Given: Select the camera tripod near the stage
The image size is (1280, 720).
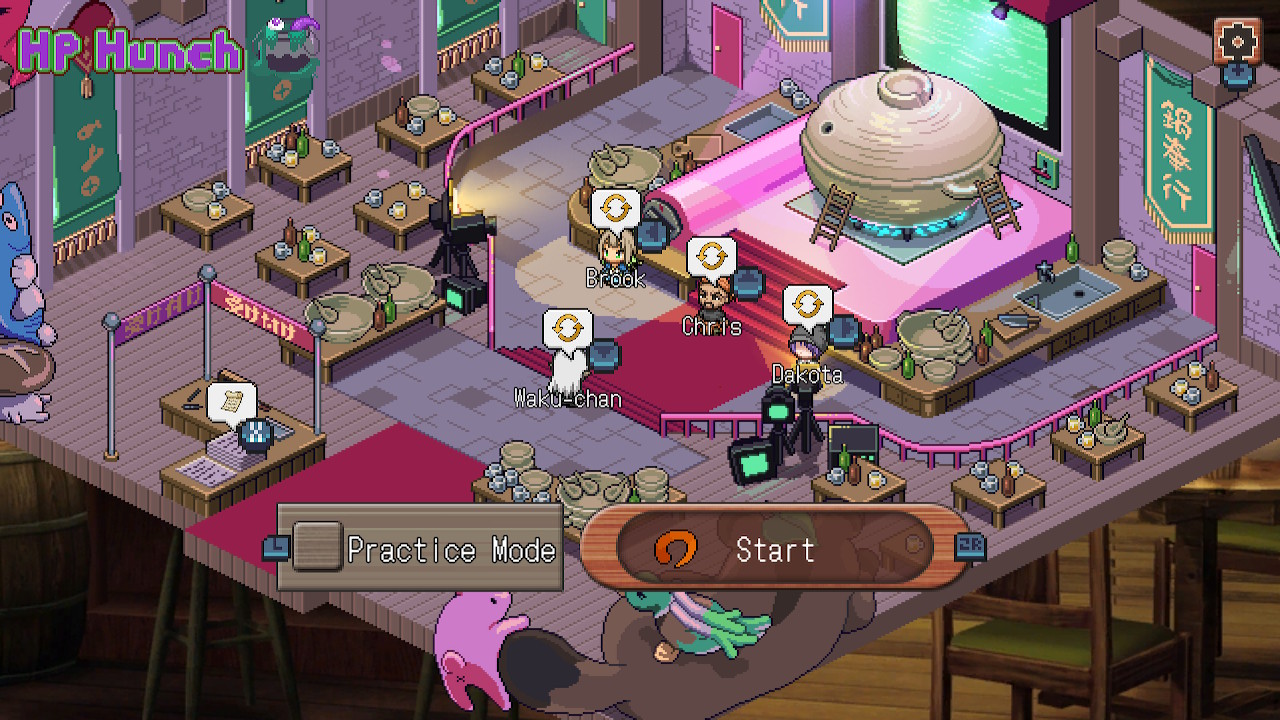Looking at the screenshot, I should pyautogui.click(x=462, y=245).
